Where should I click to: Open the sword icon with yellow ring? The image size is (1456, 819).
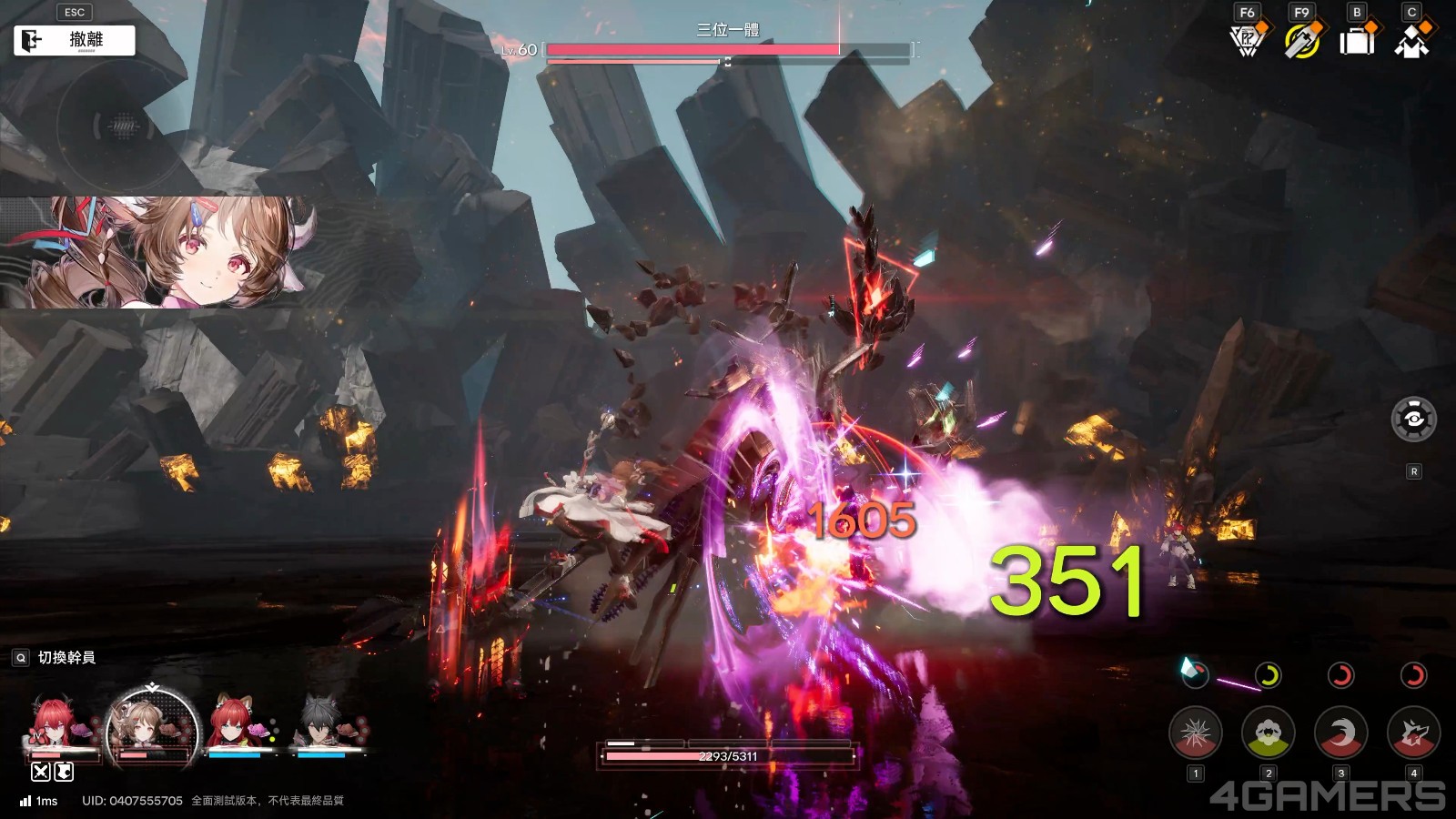pyautogui.click(x=1302, y=41)
